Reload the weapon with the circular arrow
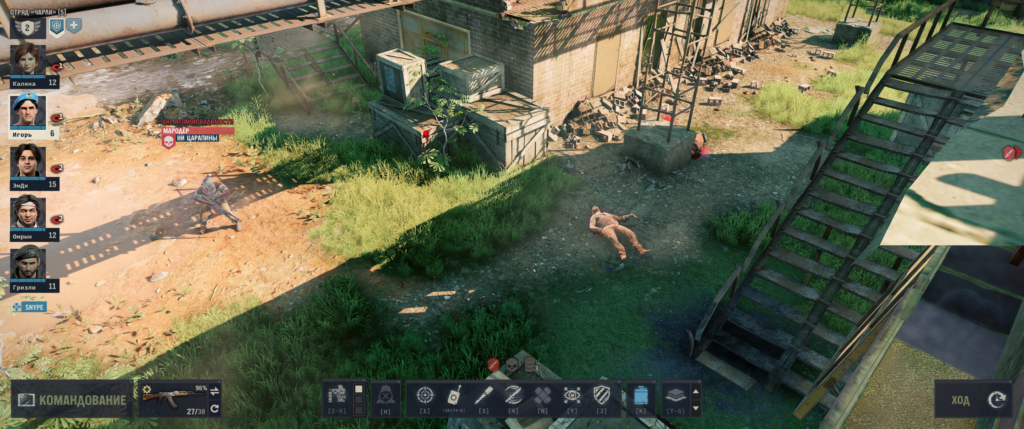This screenshot has width=1024, height=429. pyautogui.click(x=214, y=408)
